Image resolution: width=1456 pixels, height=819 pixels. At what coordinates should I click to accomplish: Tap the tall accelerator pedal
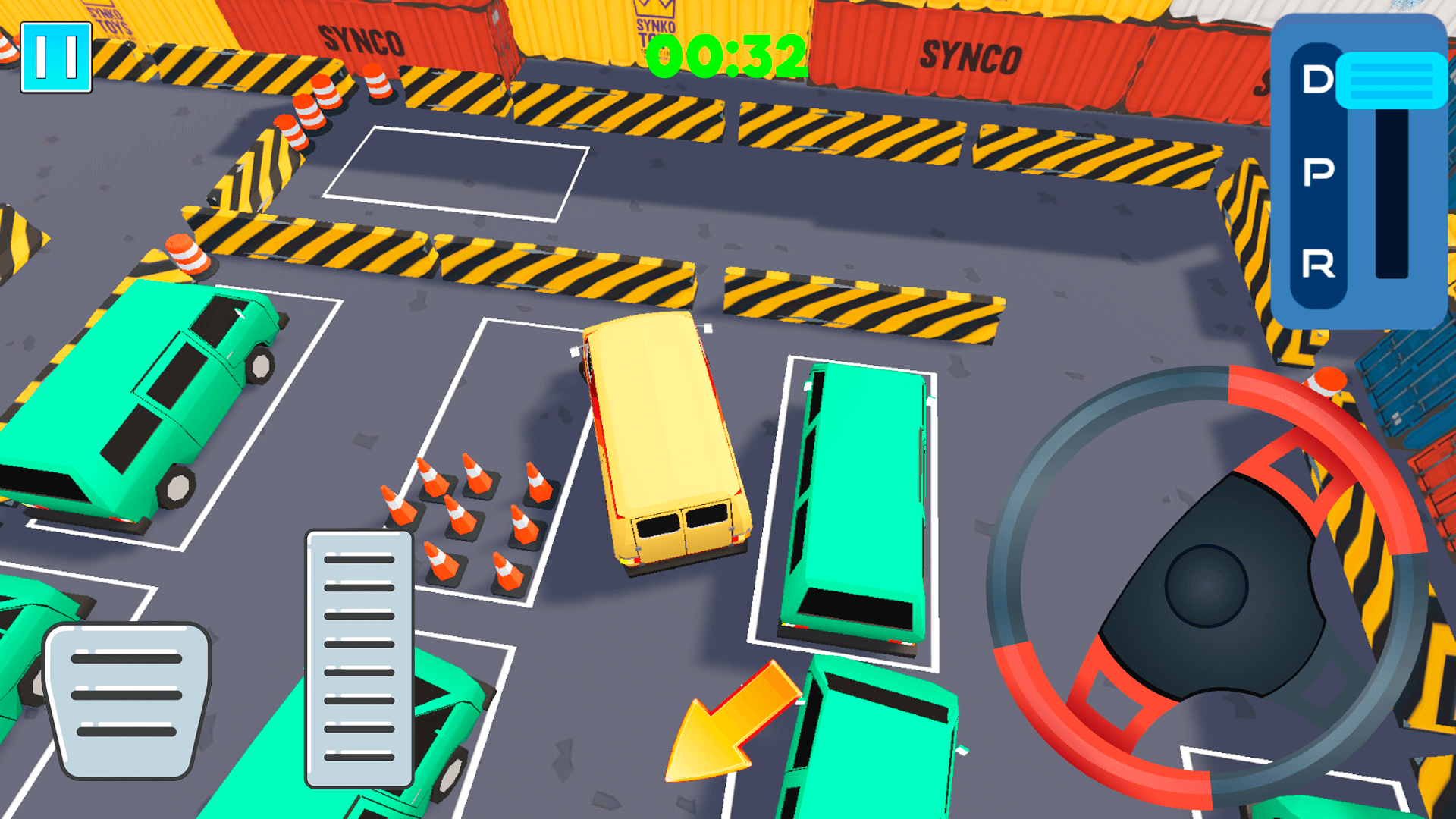[359, 658]
